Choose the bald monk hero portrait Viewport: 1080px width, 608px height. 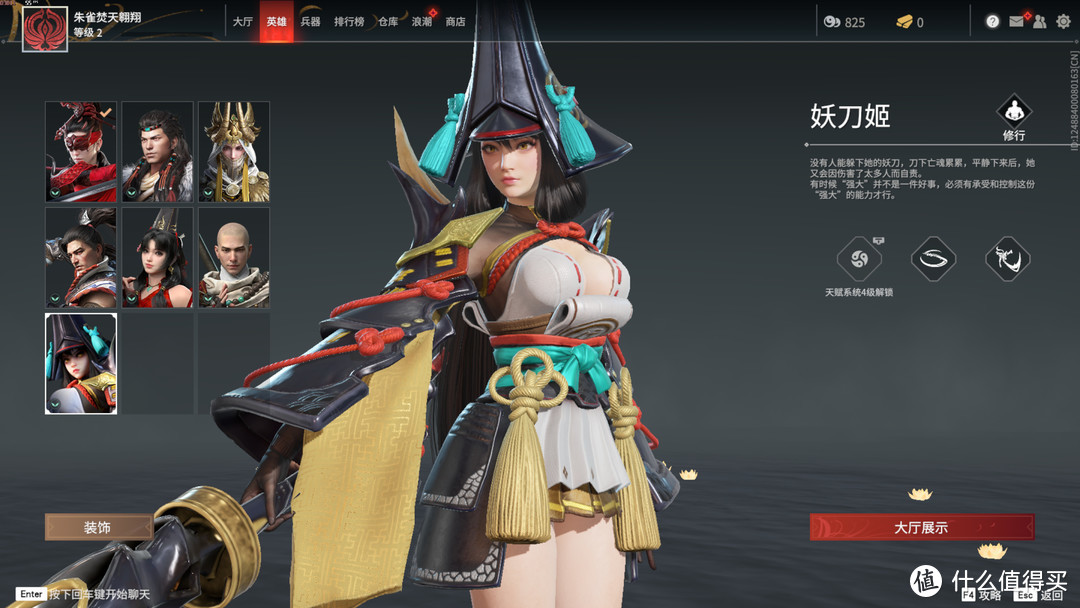tap(234, 257)
